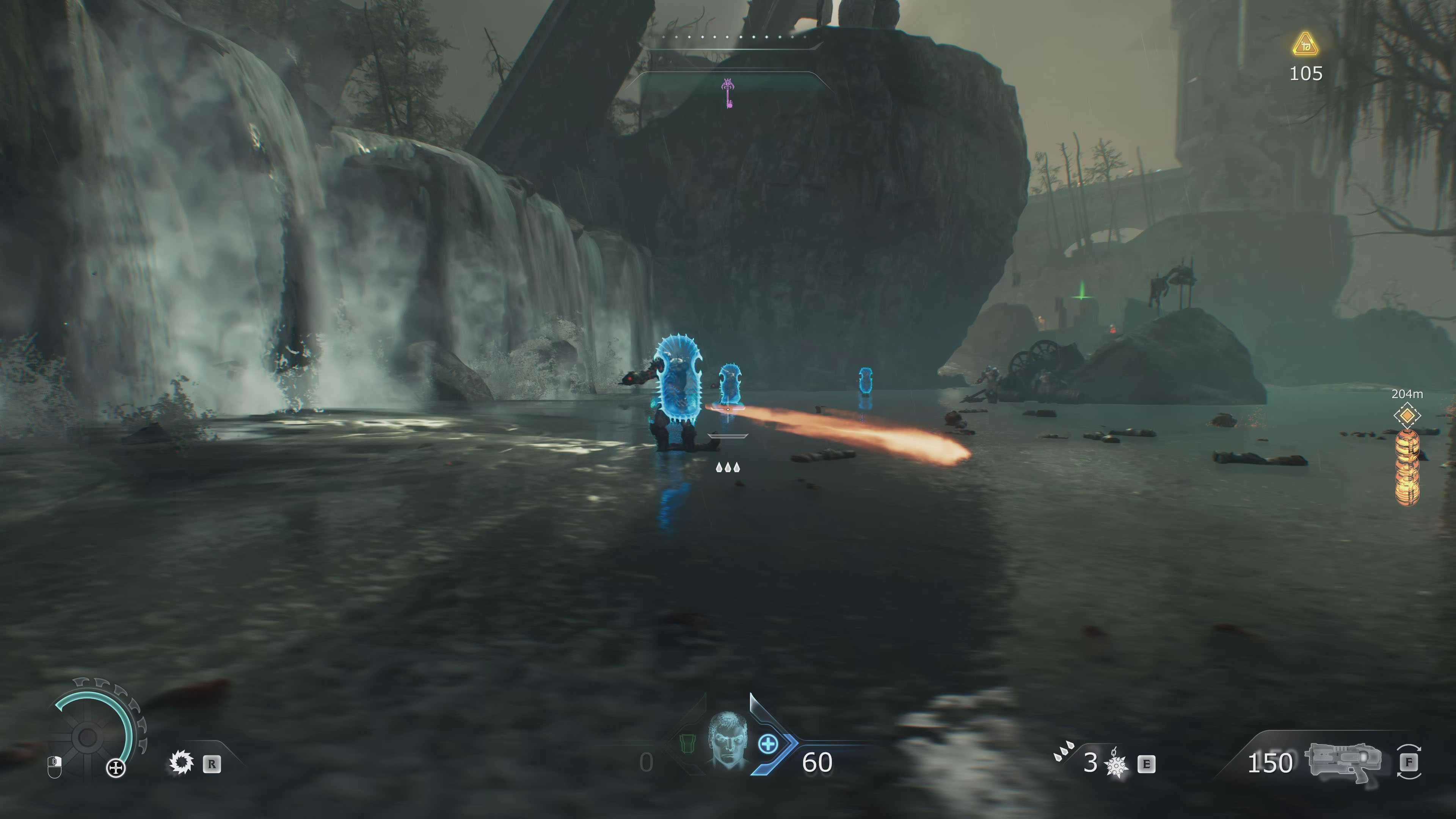Select the gold triangle currency icon
1456x819 pixels.
click(x=1305, y=44)
